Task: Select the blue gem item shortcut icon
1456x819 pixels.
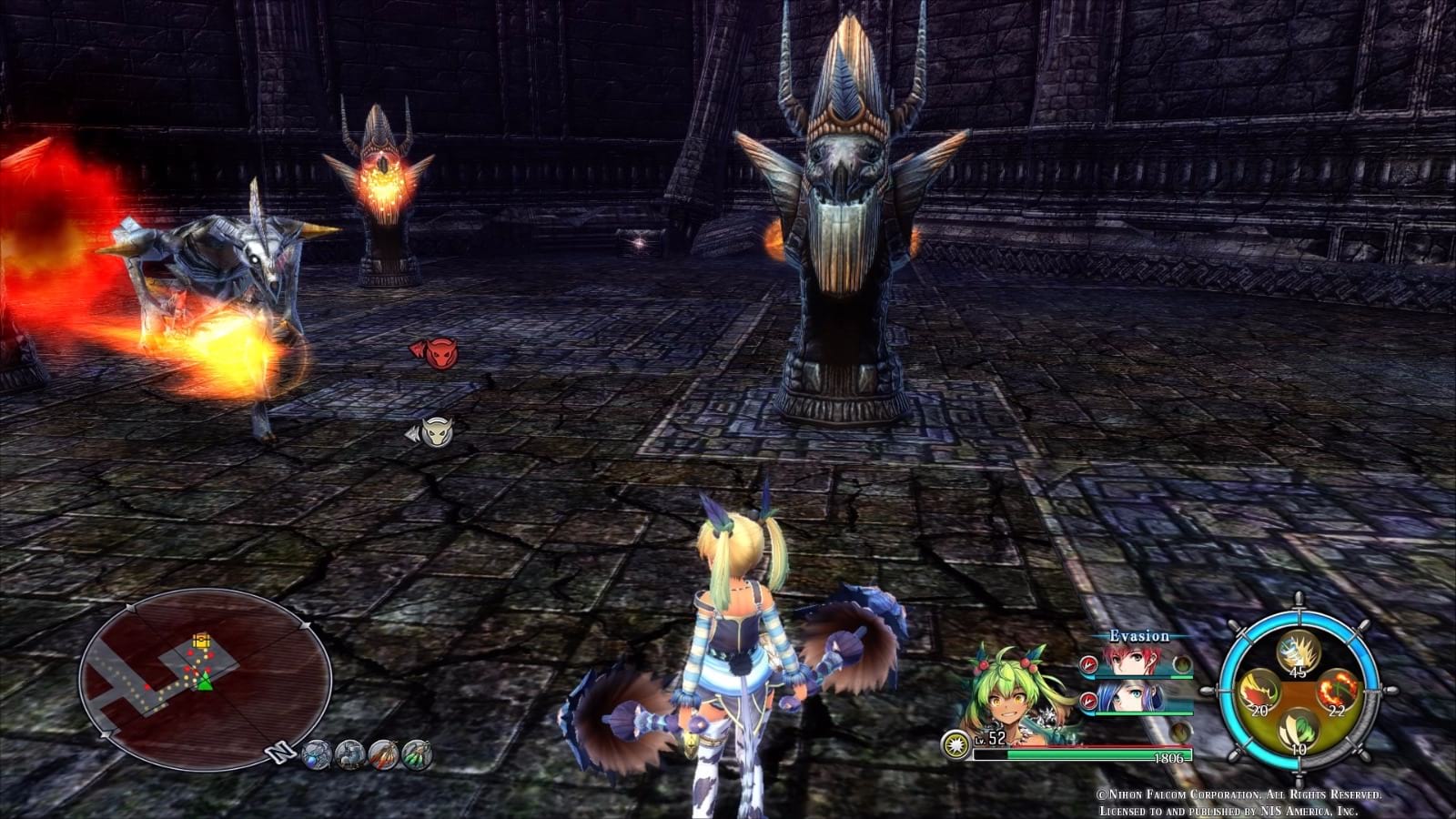Action: [x=316, y=754]
